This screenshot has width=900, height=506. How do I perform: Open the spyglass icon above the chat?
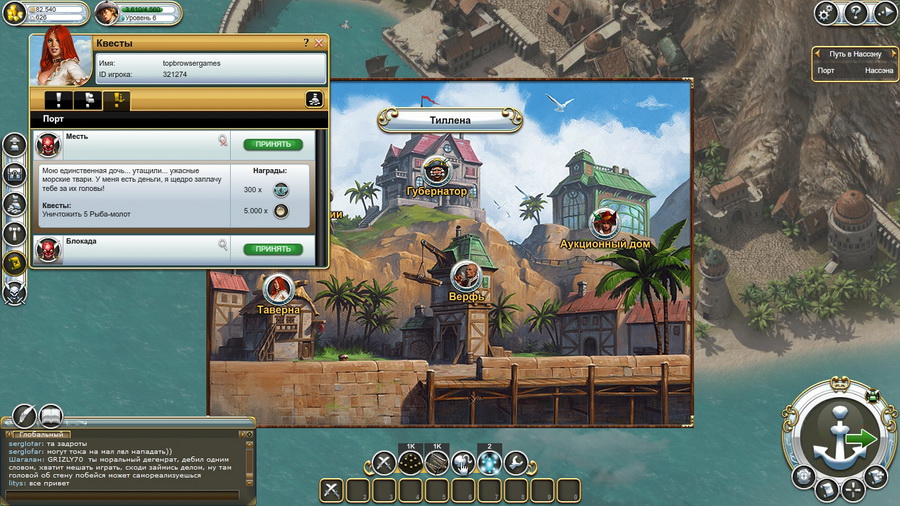(23, 416)
